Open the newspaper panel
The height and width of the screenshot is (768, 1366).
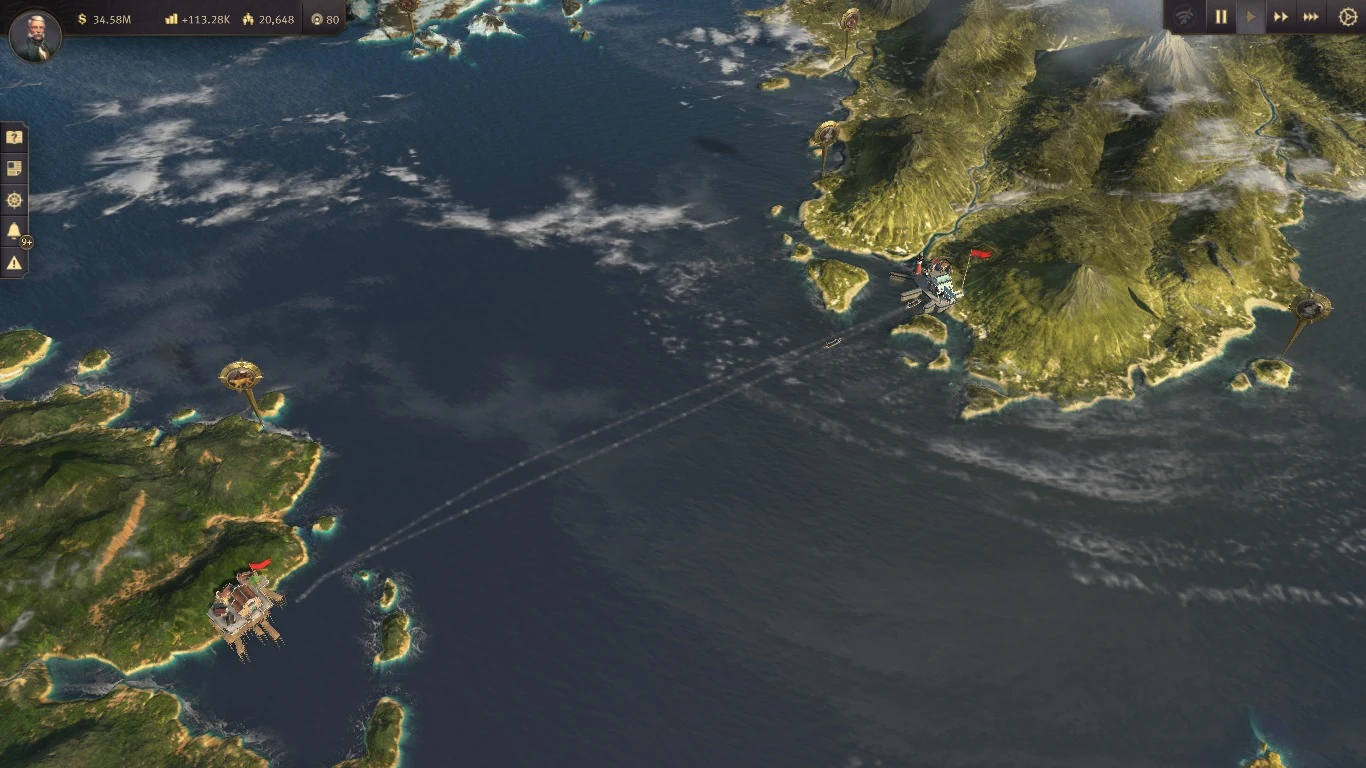click(13, 168)
